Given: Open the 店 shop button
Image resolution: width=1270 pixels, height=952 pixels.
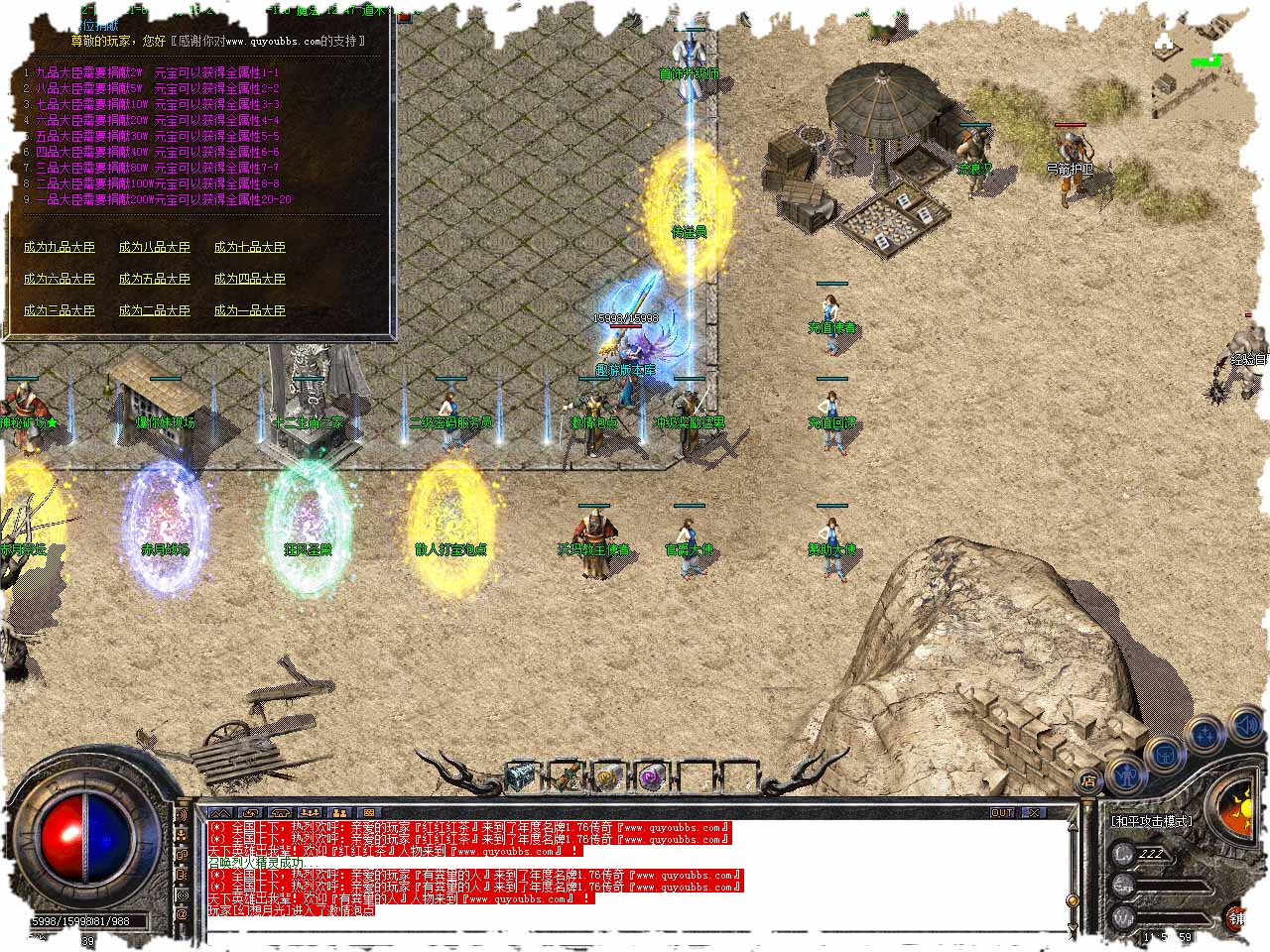Looking at the screenshot, I should click(1088, 781).
